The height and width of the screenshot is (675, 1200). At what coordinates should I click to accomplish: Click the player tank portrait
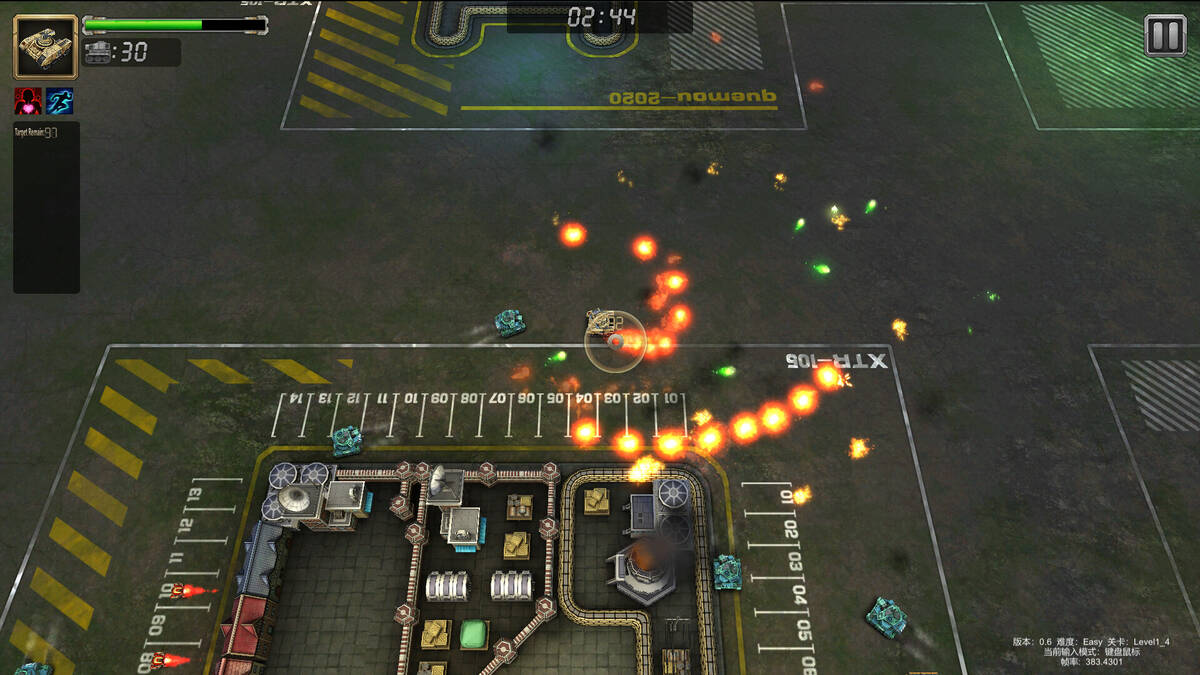pos(45,46)
